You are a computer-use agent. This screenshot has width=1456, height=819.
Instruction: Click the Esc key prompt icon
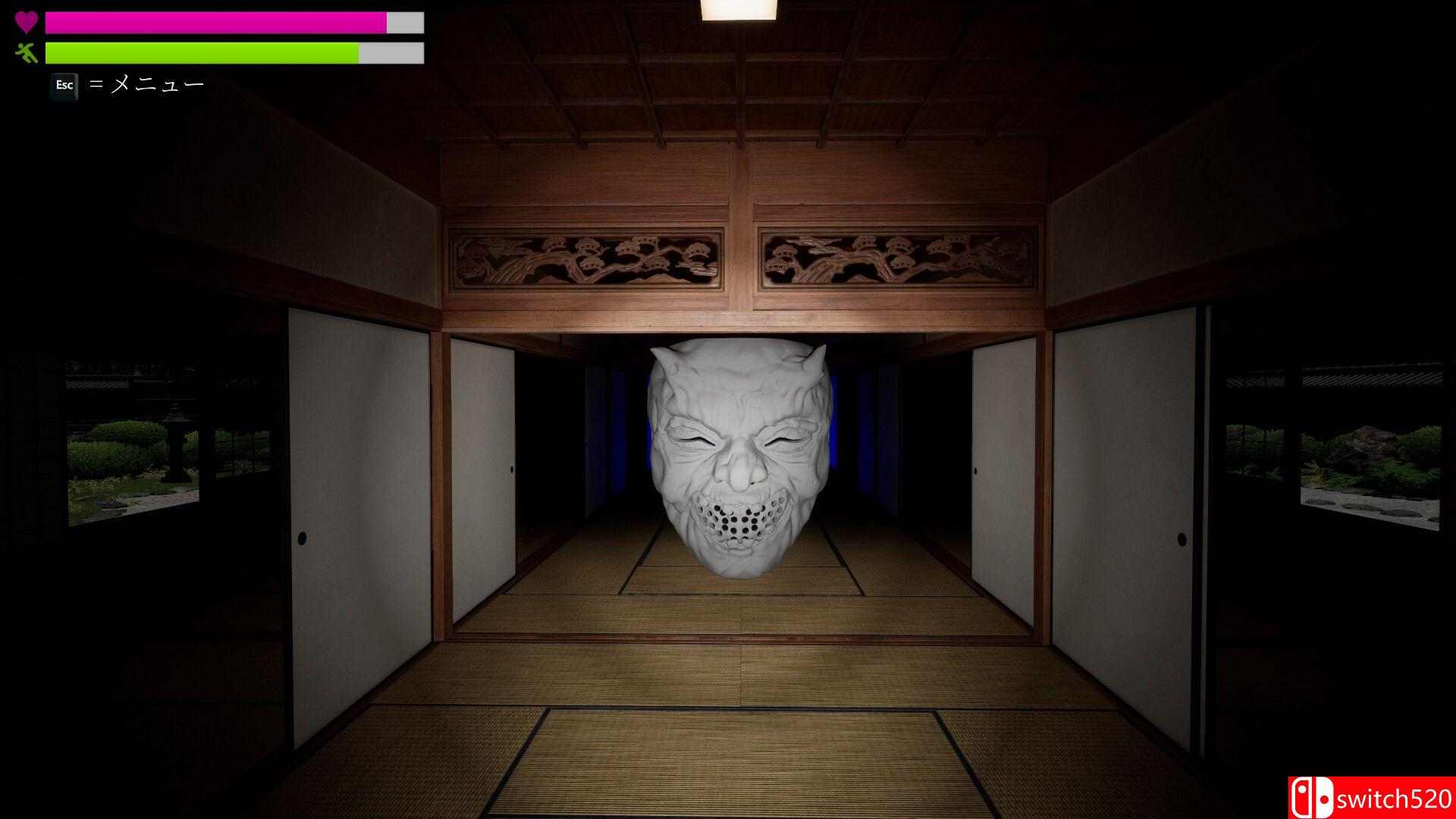[x=64, y=86]
